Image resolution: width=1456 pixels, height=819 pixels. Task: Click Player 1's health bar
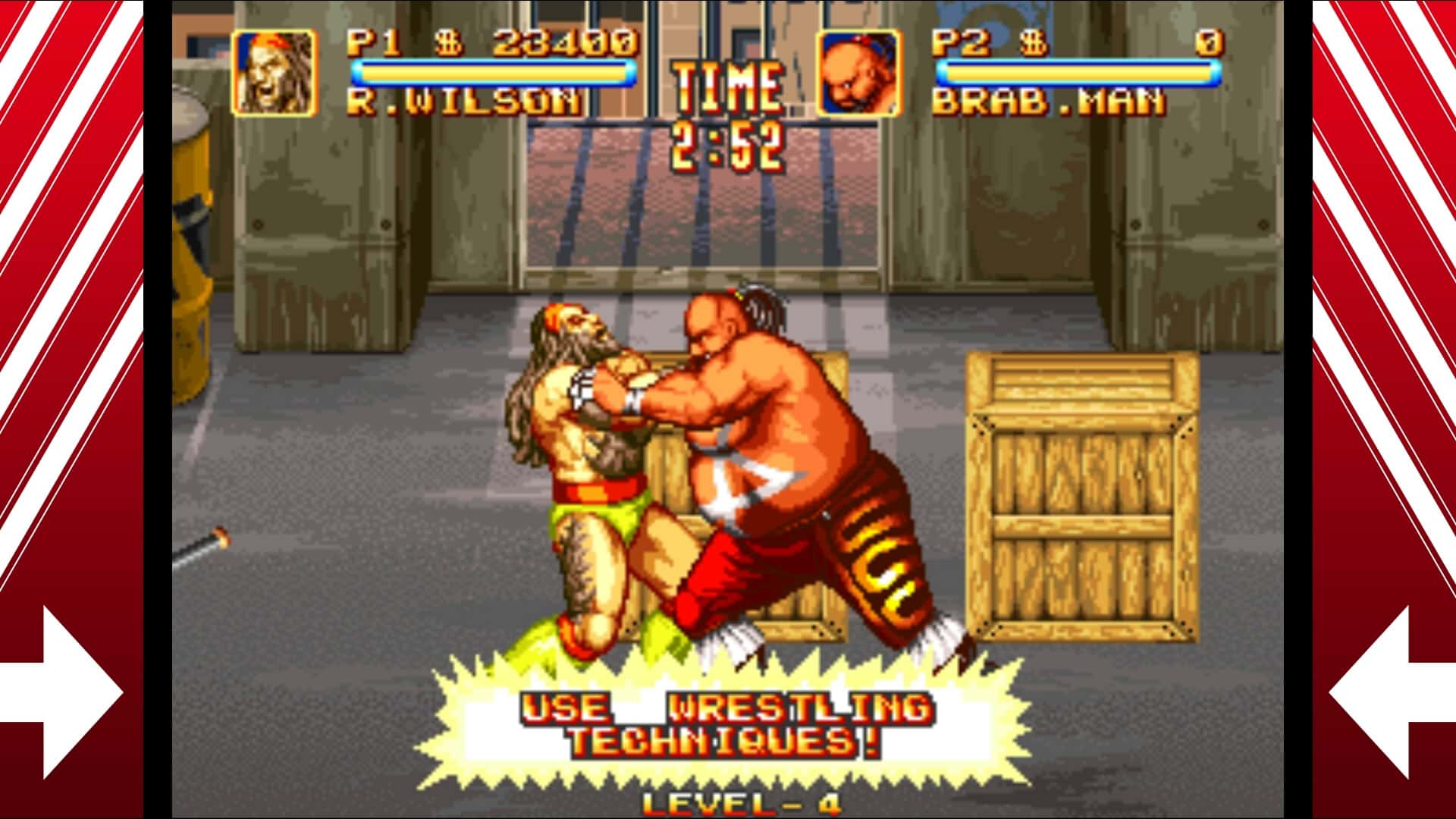[493, 70]
